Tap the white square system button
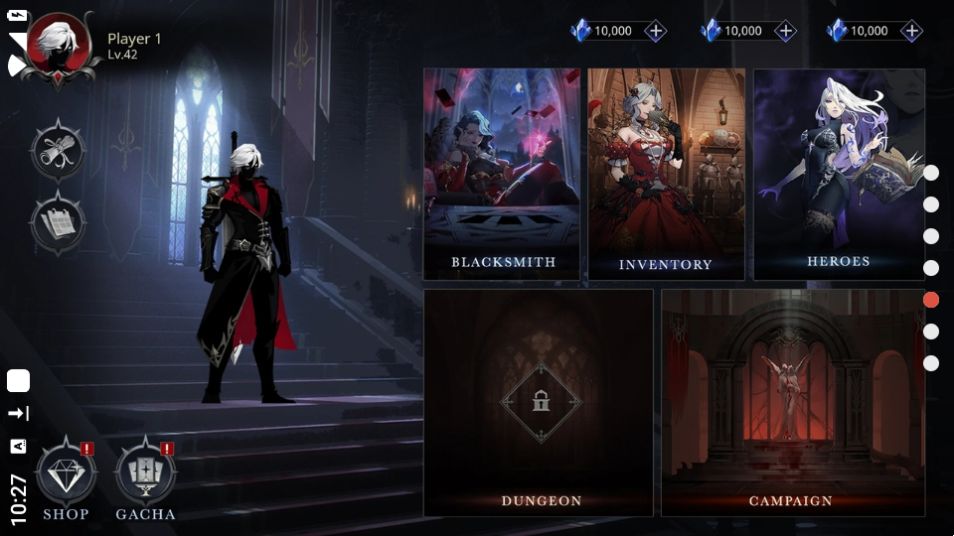The height and width of the screenshot is (536, 954). (18, 381)
